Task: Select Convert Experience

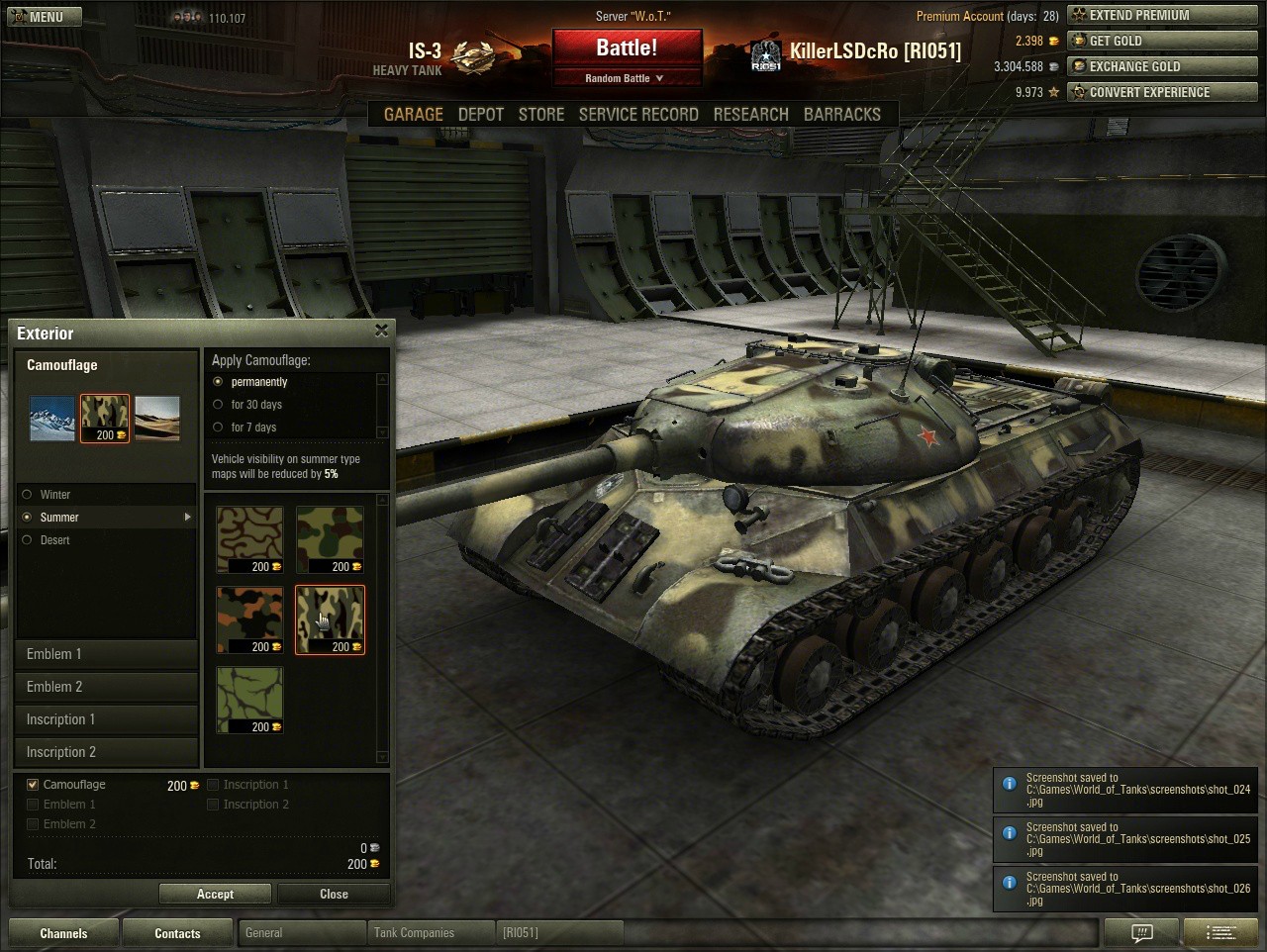Action: (x=1161, y=92)
